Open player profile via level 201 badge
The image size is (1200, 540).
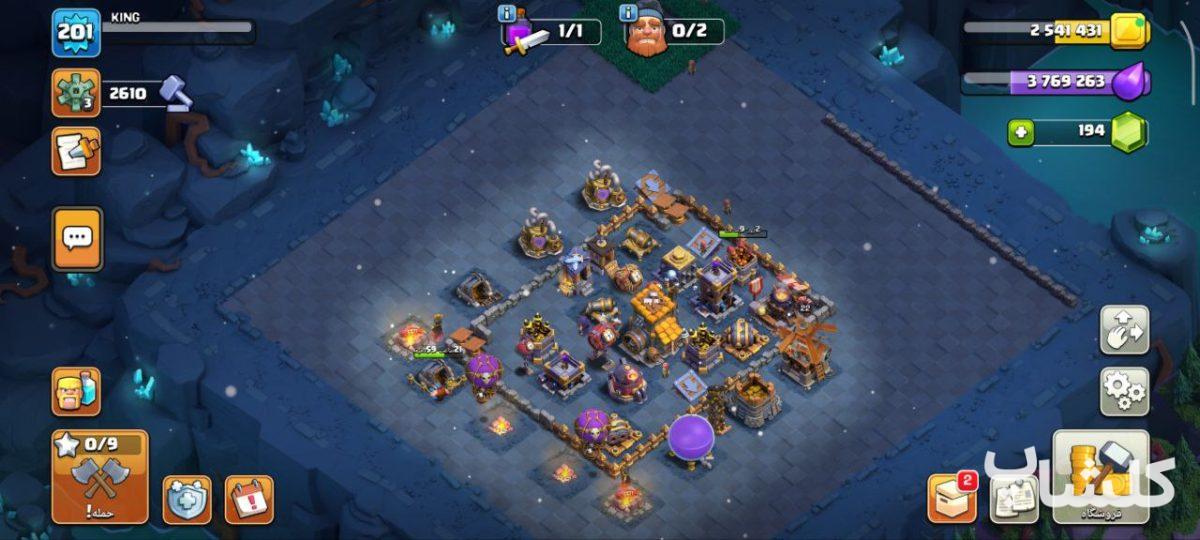tap(76, 33)
